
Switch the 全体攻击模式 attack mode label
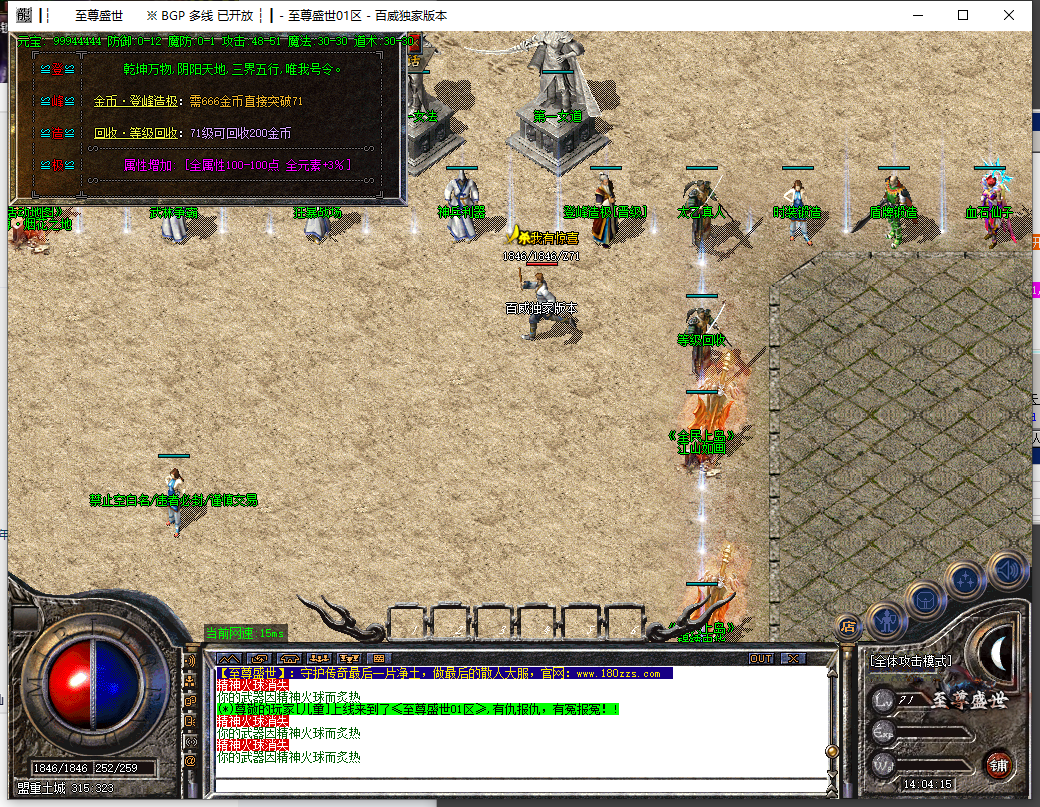click(910, 661)
